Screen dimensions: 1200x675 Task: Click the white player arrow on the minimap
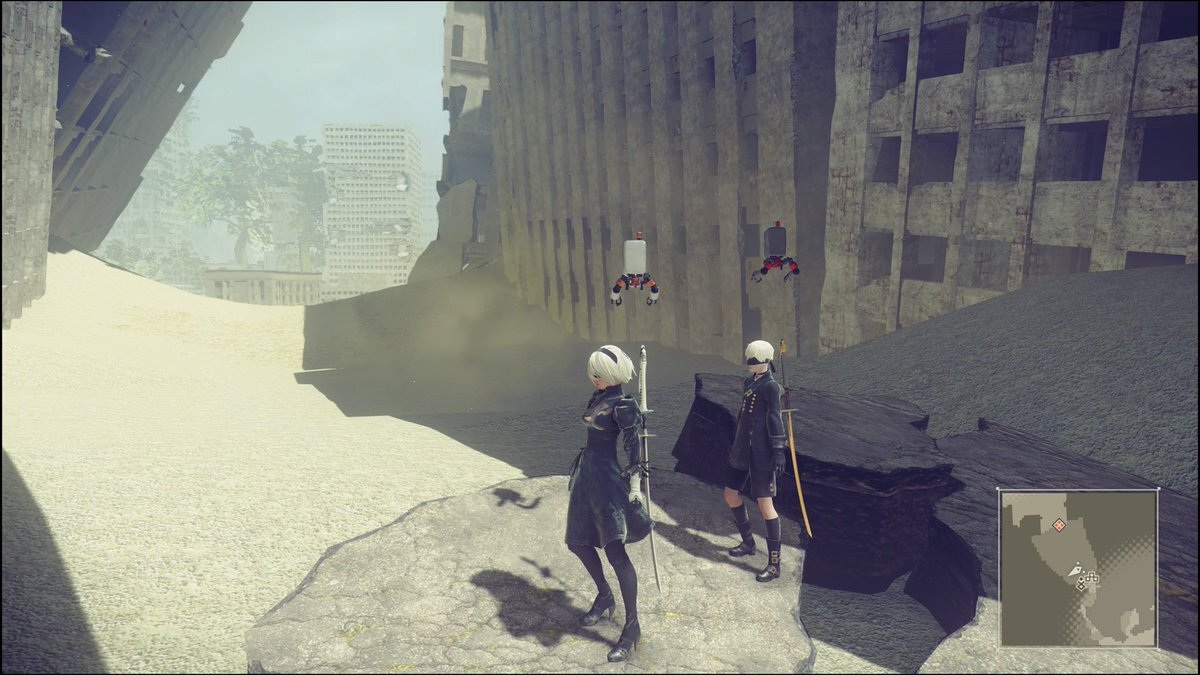(x=1075, y=571)
